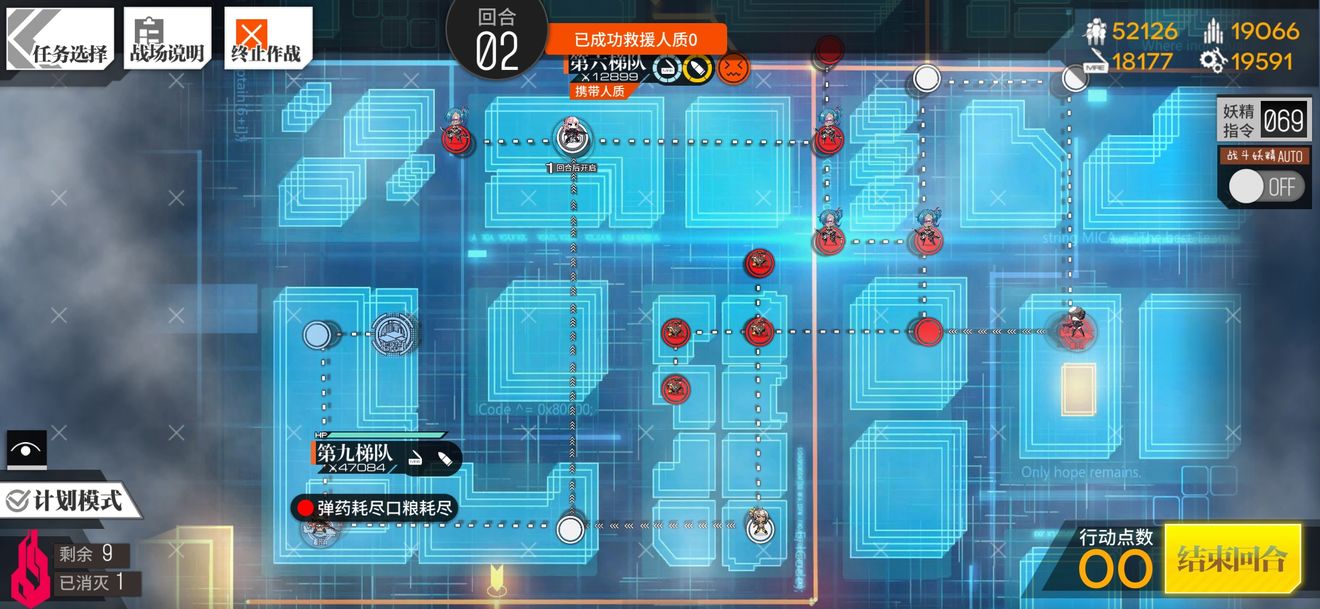
Task: Open the 战场说明 battlefield briefing
Action: coord(167,39)
